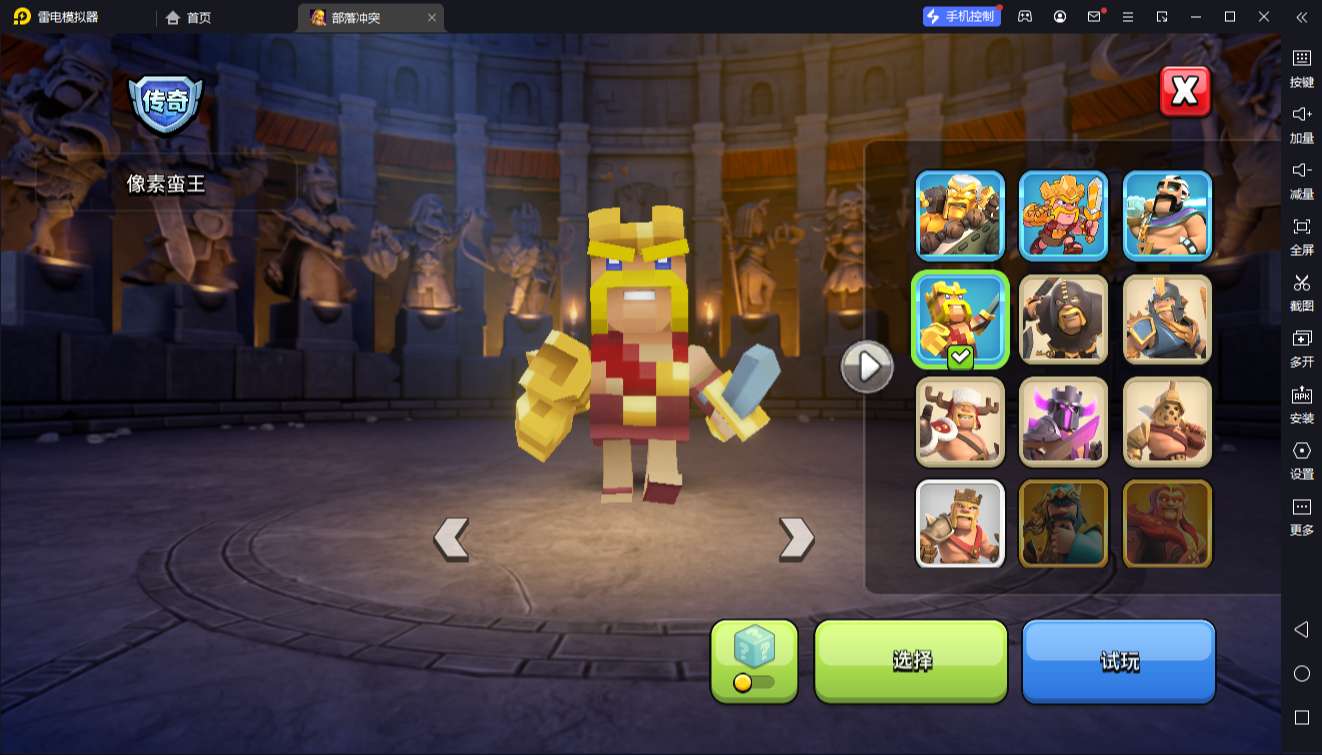
Task: Pick the blue armored knight king skin
Action: click(1167, 319)
